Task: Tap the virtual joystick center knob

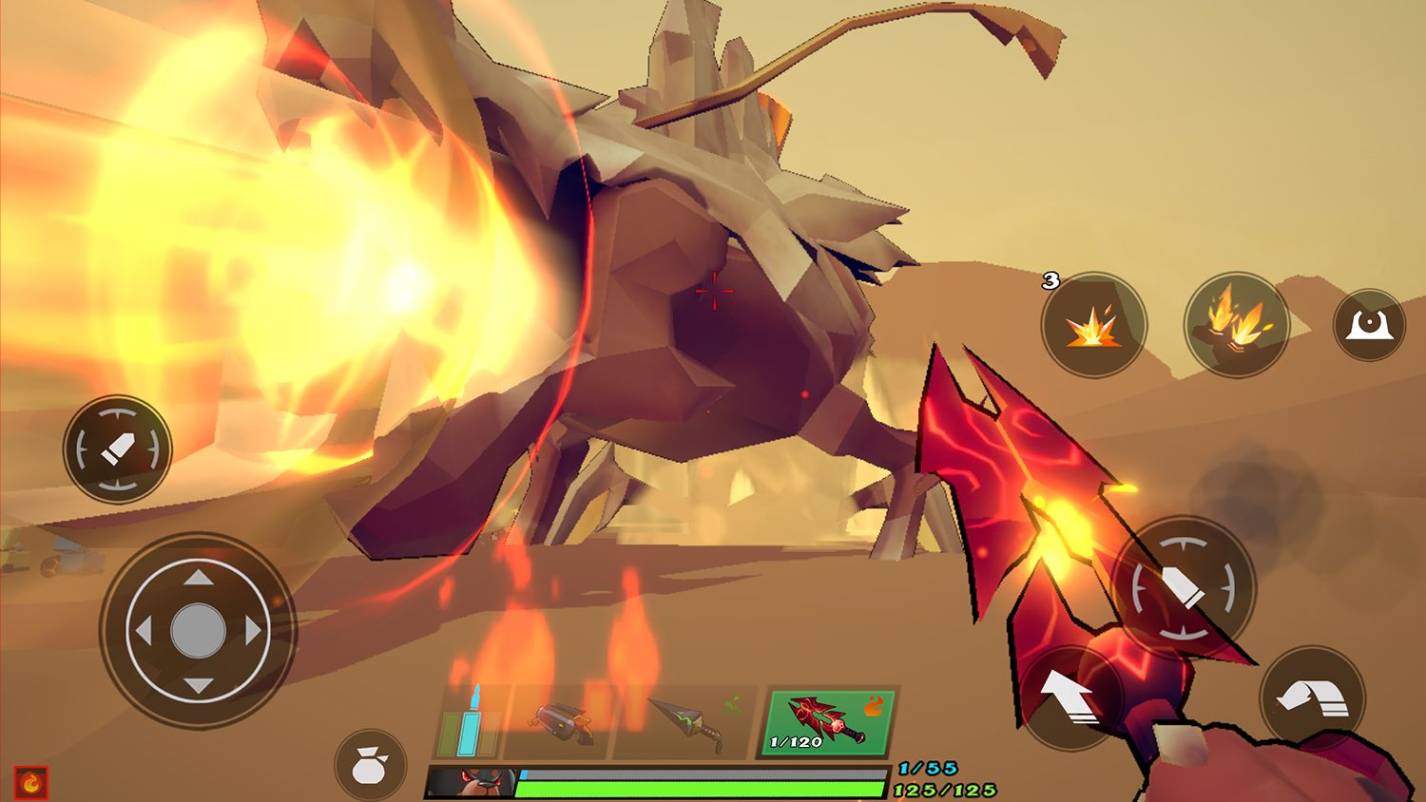Action: [x=198, y=631]
